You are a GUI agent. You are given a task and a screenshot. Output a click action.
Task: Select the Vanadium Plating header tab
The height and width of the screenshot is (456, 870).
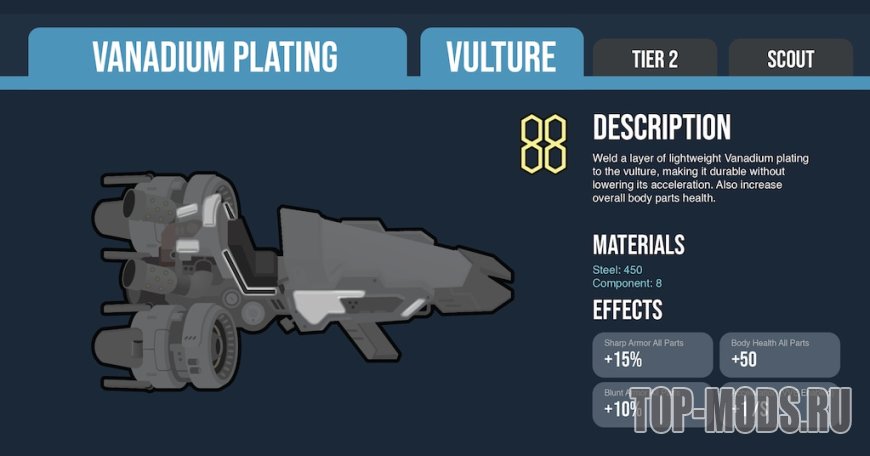coord(216,57)
